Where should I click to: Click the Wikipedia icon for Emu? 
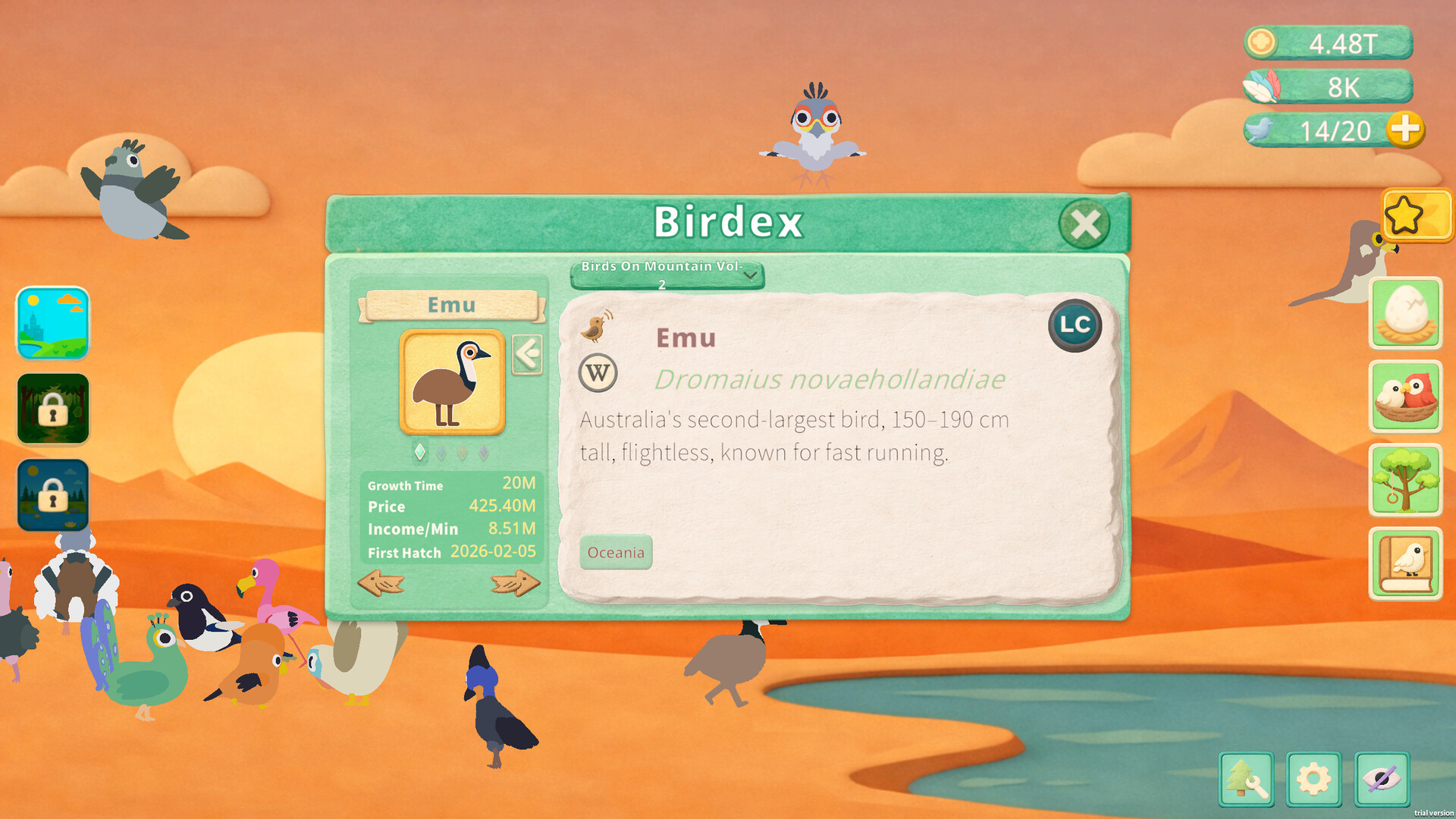598,375
